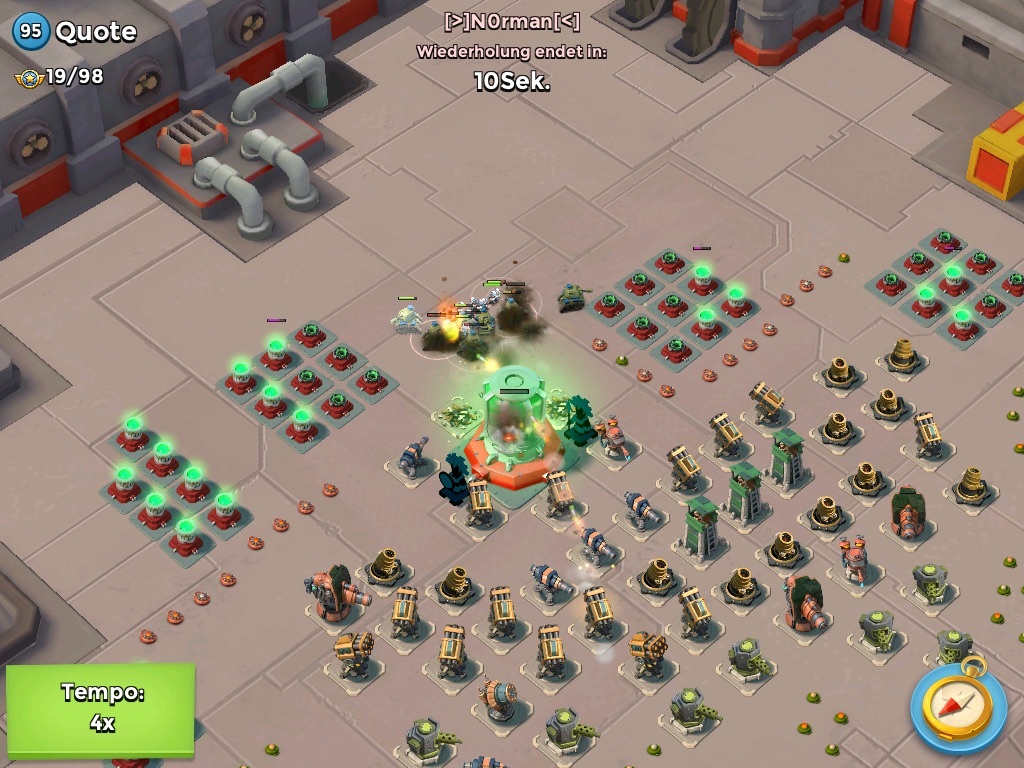Toggle the Tempo 4x replay speed button
1024x768 pixels.
100,708
